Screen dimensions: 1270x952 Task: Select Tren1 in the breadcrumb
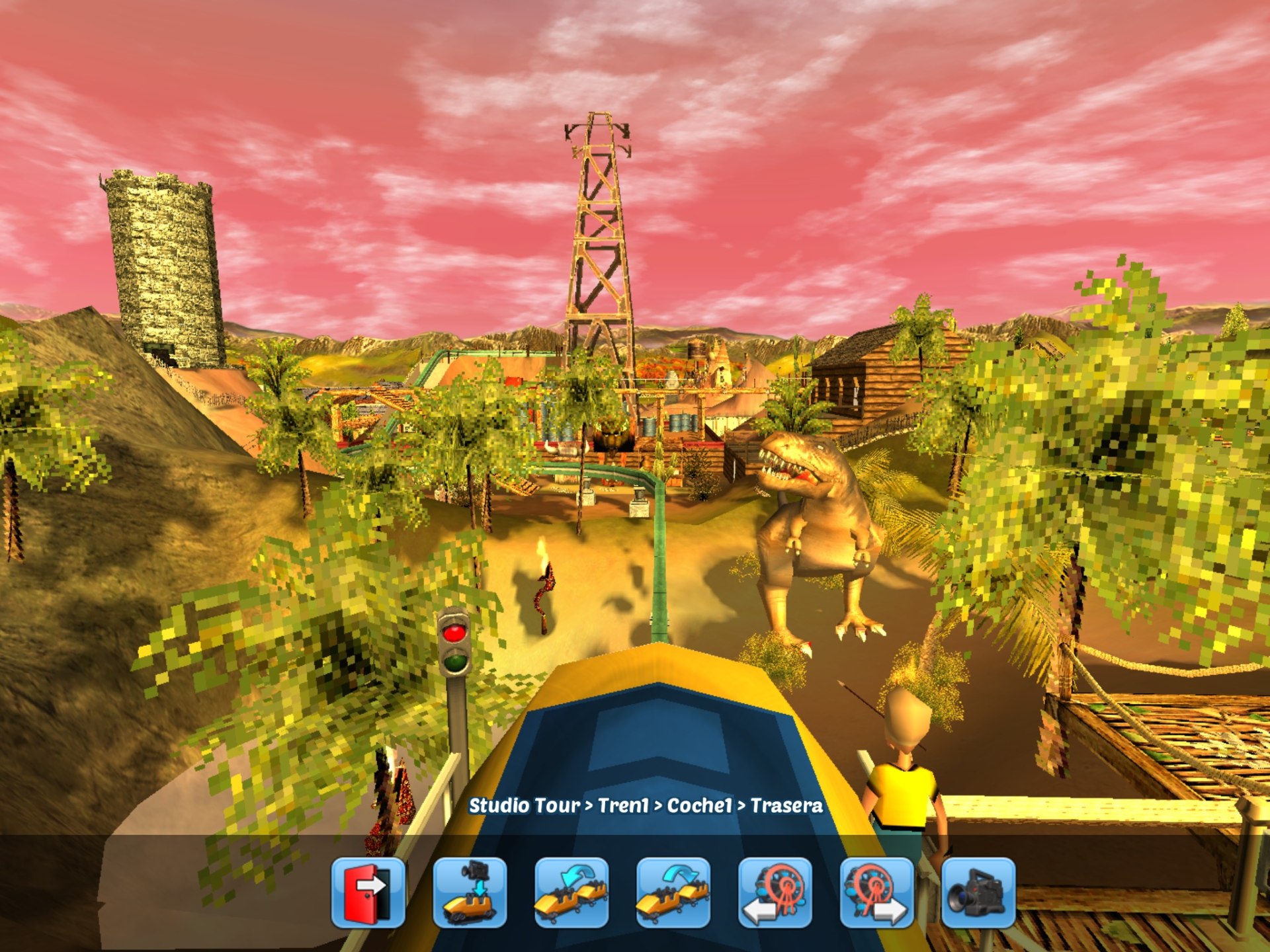pos(625,806)
